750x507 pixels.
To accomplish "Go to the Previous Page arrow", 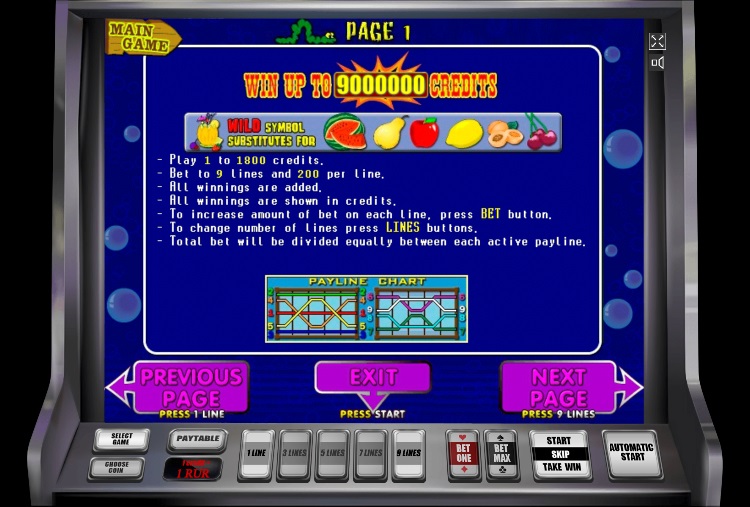I will tap(181, 387).
